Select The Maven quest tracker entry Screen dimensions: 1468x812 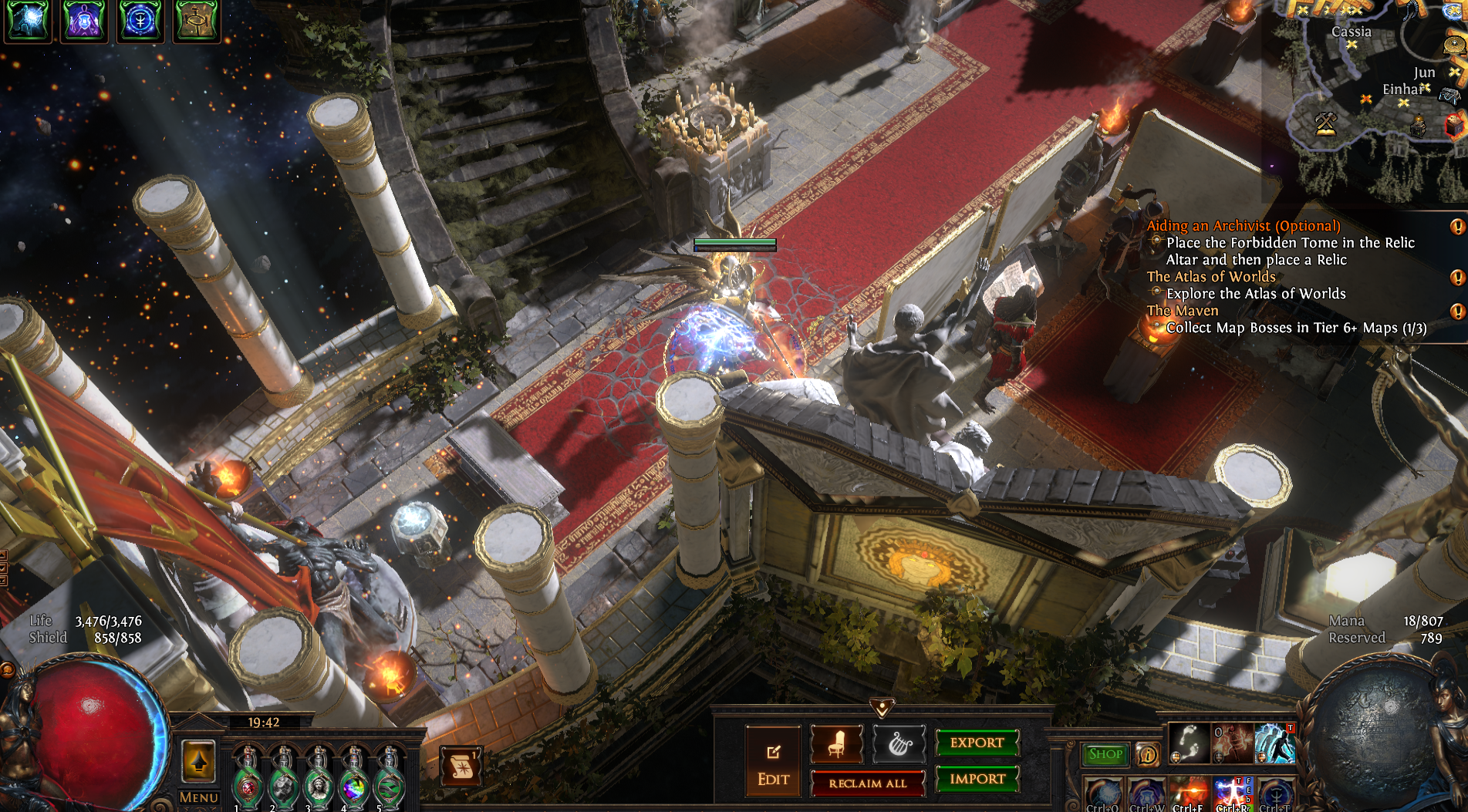tap(1182, 311)
